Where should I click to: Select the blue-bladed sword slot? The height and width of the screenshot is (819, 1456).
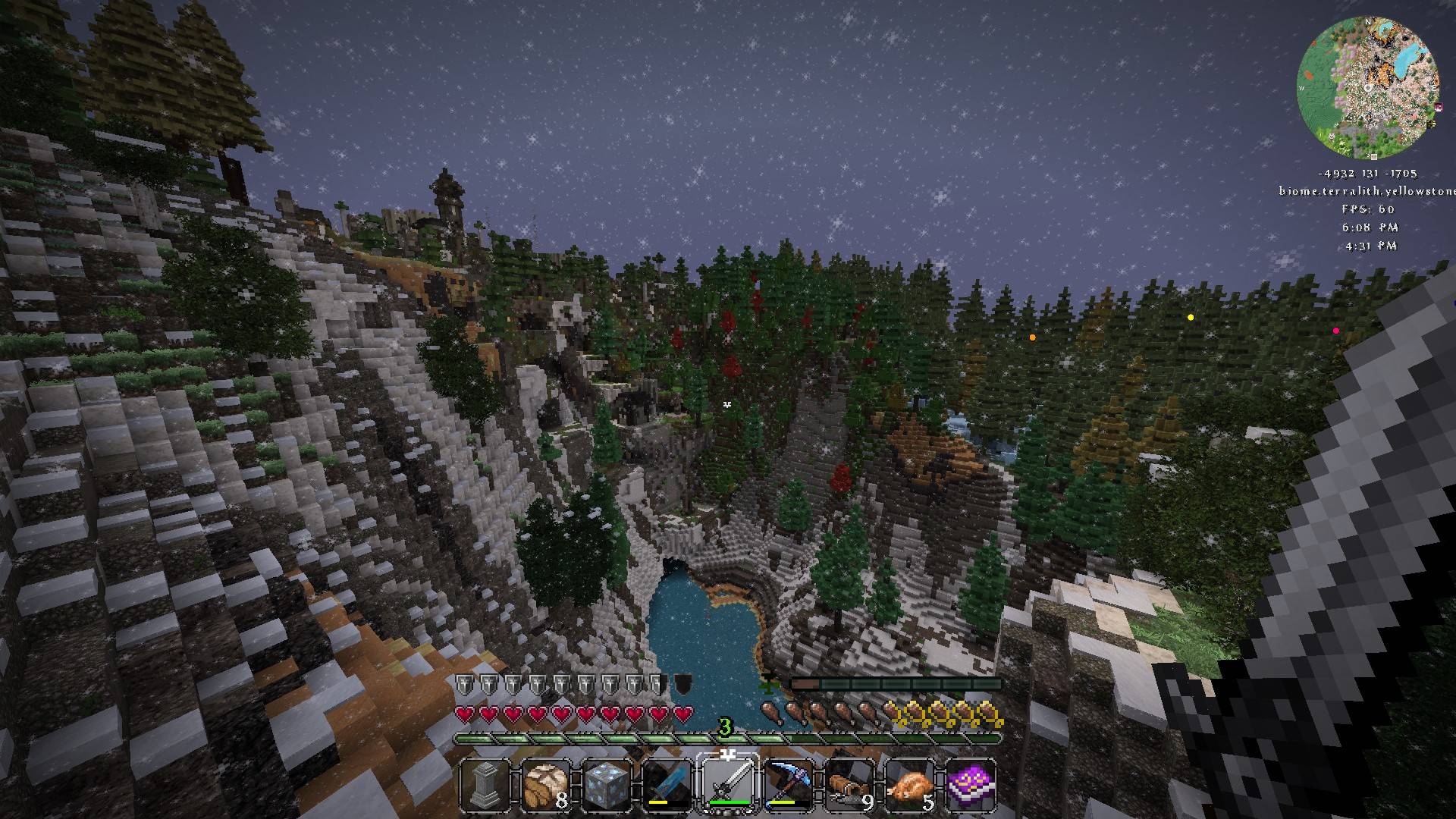667,784
